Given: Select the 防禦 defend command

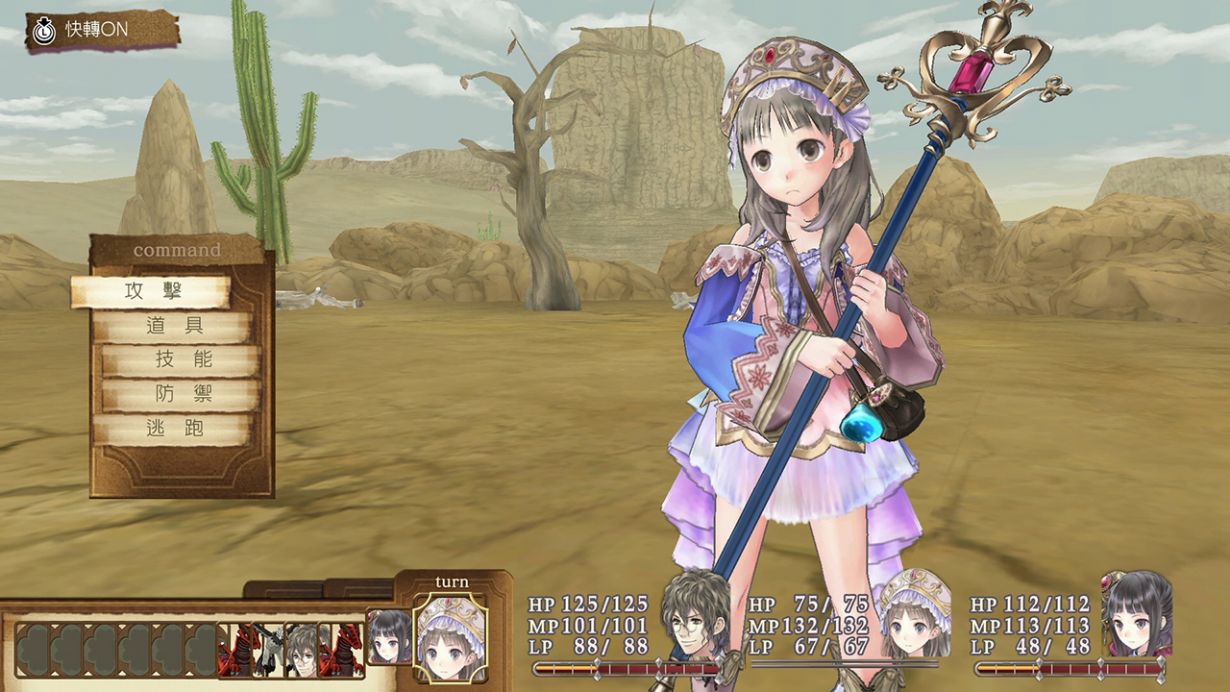Looking at the screenshot, I should click(x=182, y=395).
